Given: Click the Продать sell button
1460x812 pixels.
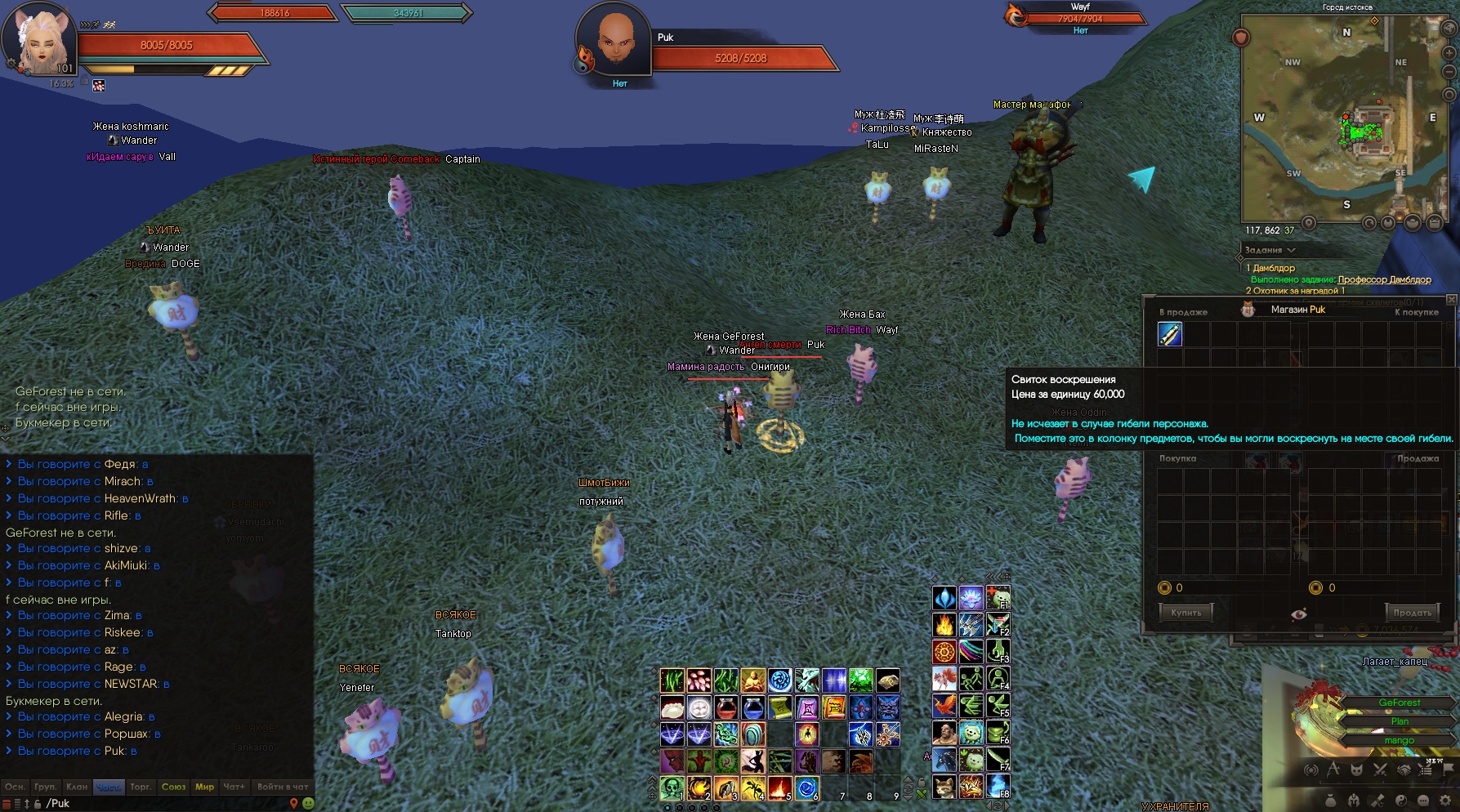Looking at the screenshot, I should [x=1412, y=612].
